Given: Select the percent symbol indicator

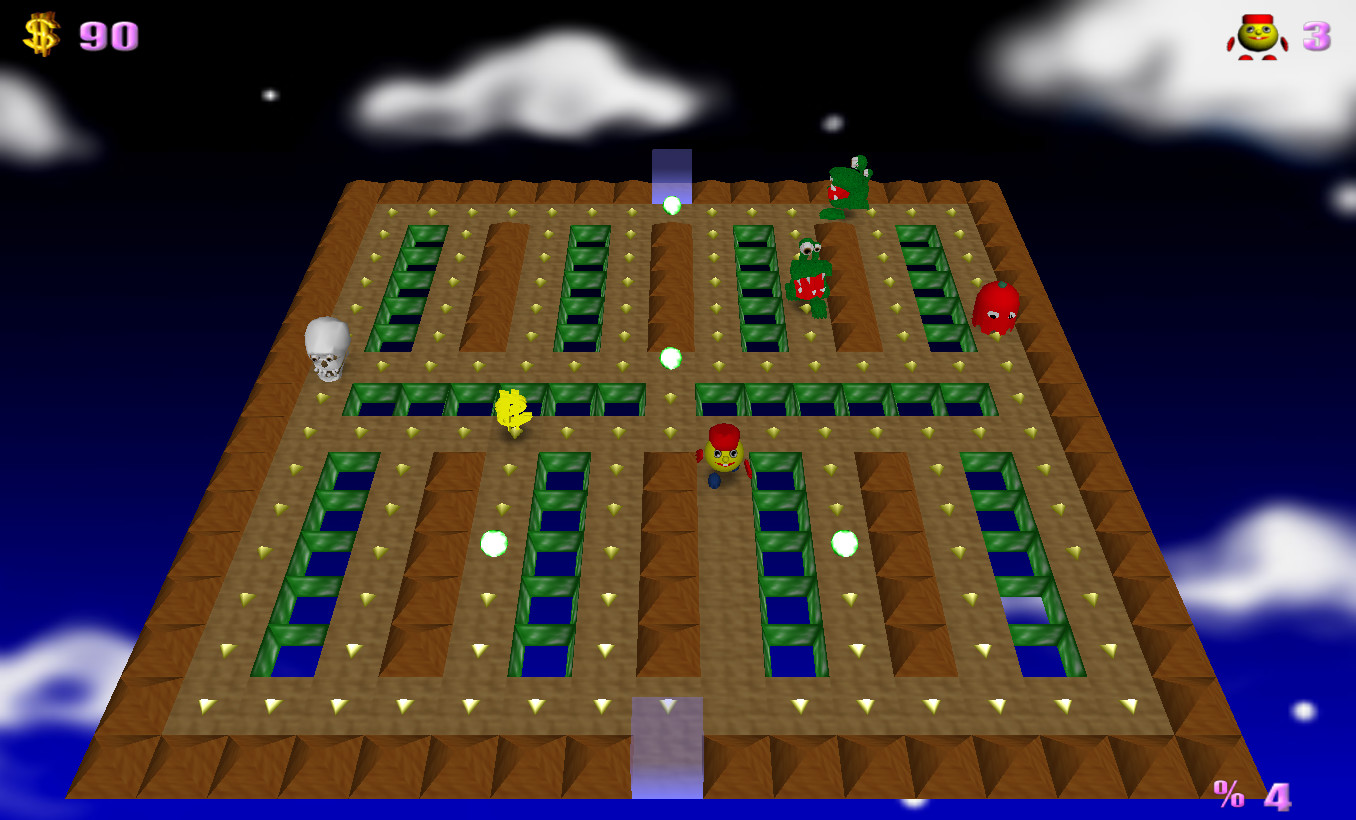Looking at the screenshot, I should pos(1228,795).
